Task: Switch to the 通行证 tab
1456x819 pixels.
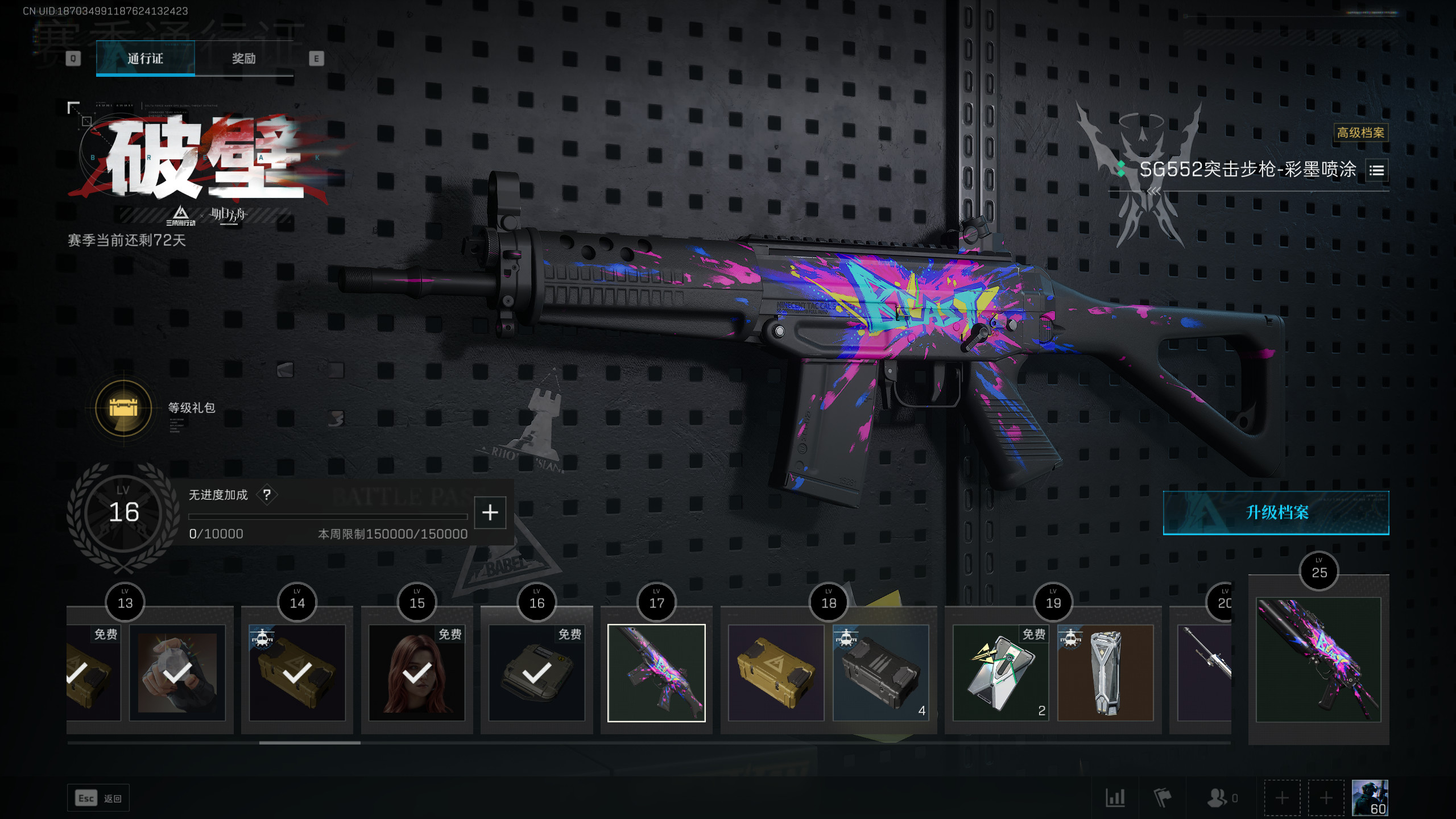Action: 145,59
